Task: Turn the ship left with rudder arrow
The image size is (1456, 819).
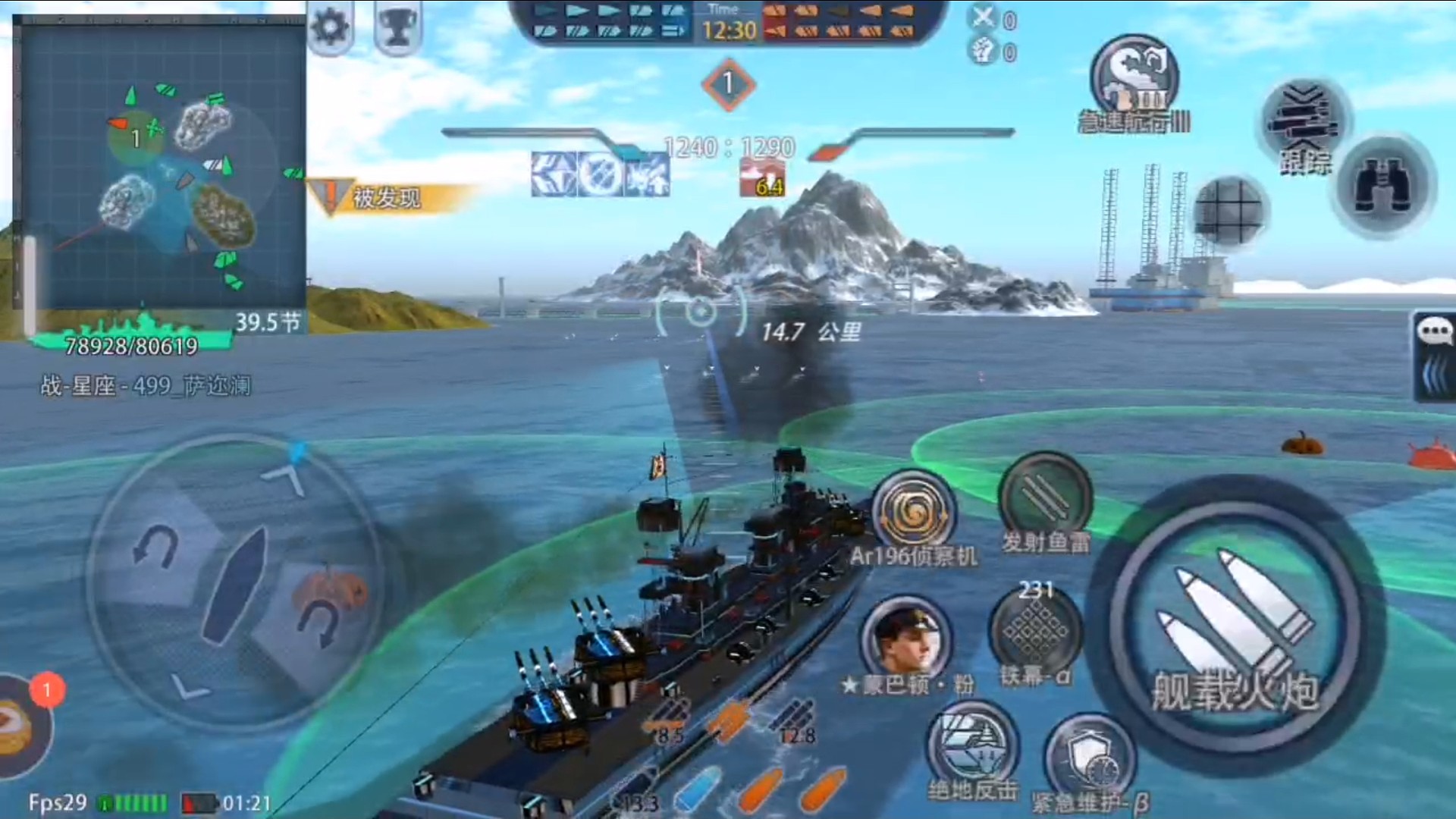Action: coord(155,544)
